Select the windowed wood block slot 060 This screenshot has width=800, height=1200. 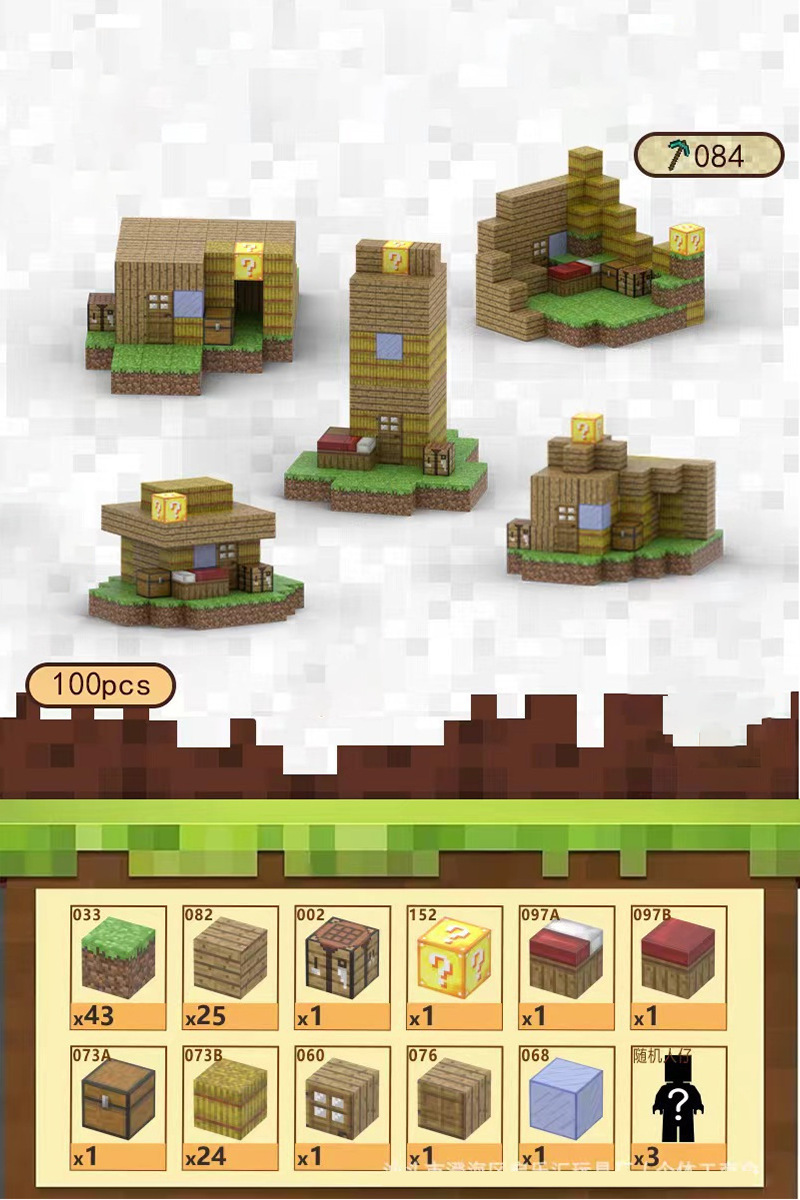pos(343,1106)
